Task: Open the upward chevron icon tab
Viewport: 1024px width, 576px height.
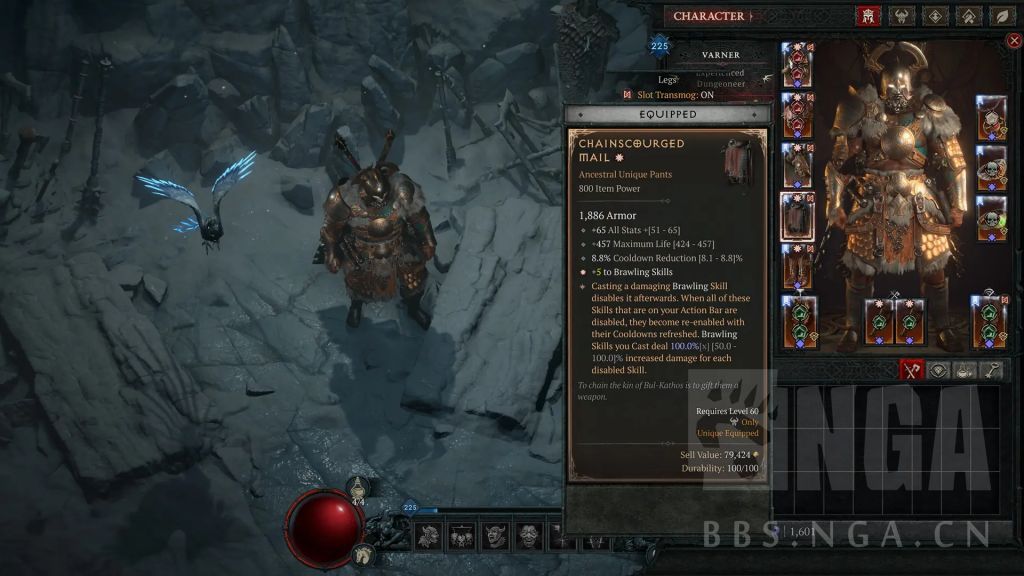Action: coord(969,16)
